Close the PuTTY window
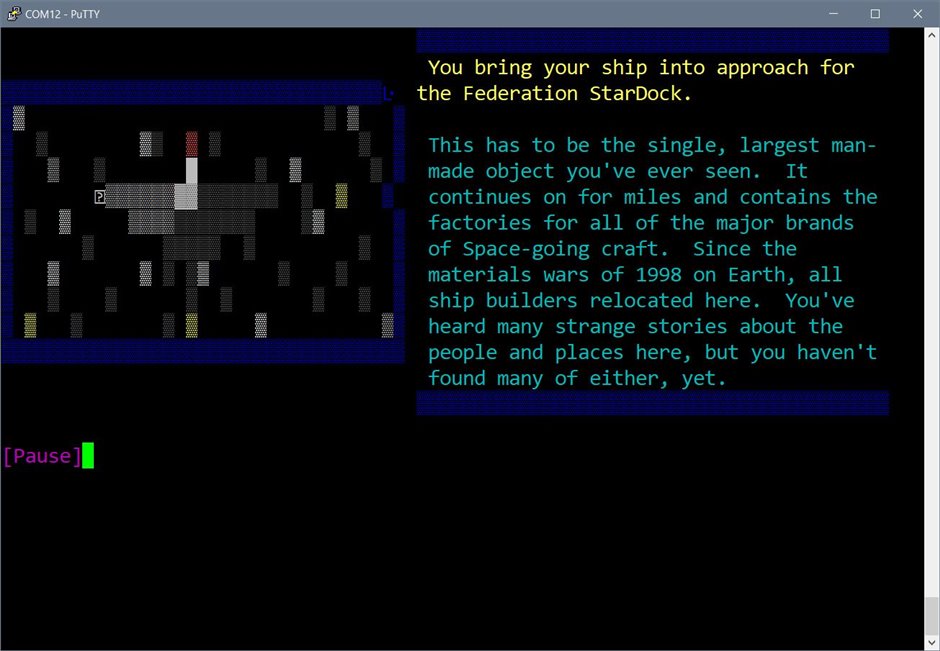 (917, 14)
